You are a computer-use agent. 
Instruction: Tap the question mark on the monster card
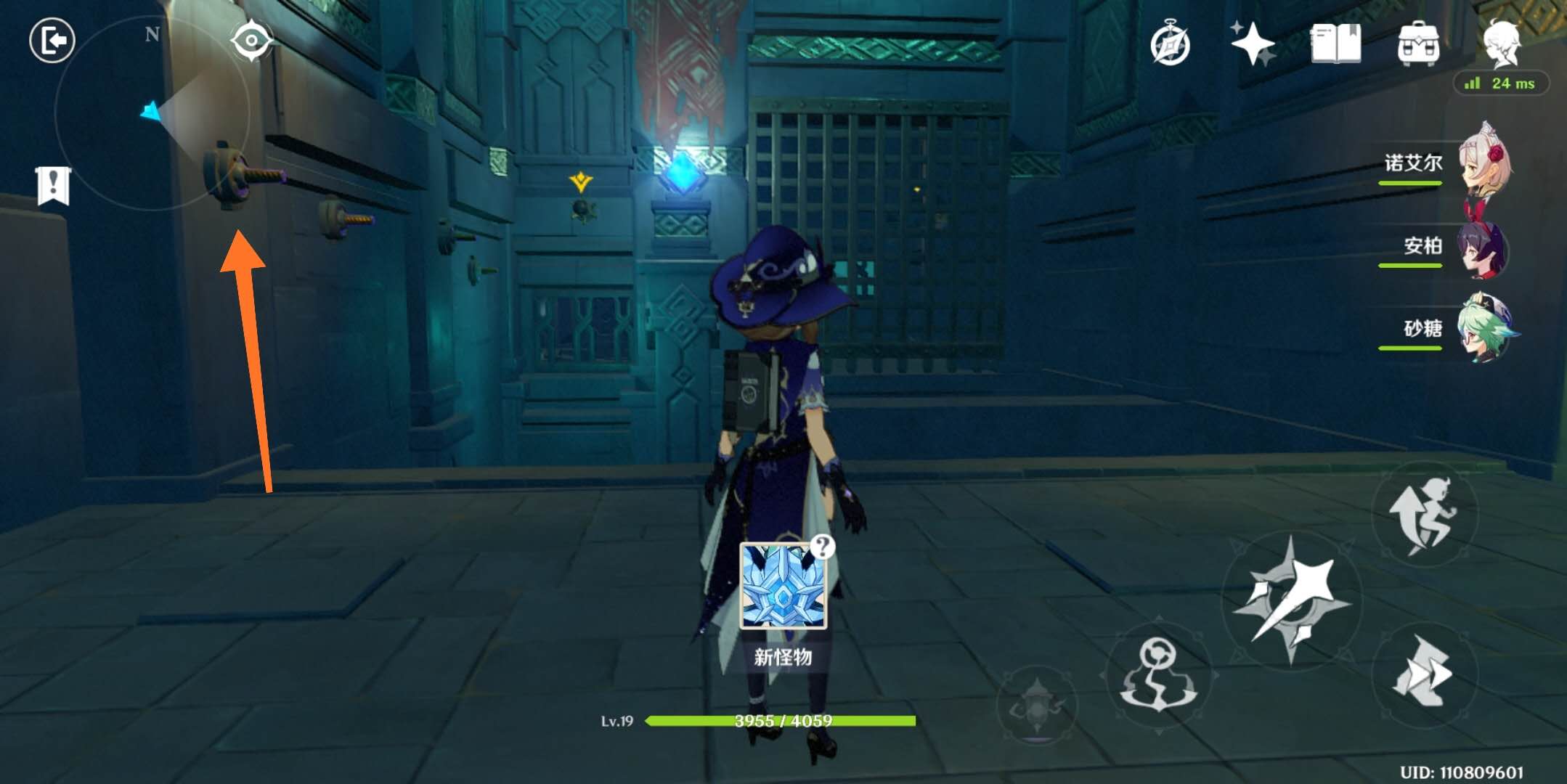click(x=822, y=546)
